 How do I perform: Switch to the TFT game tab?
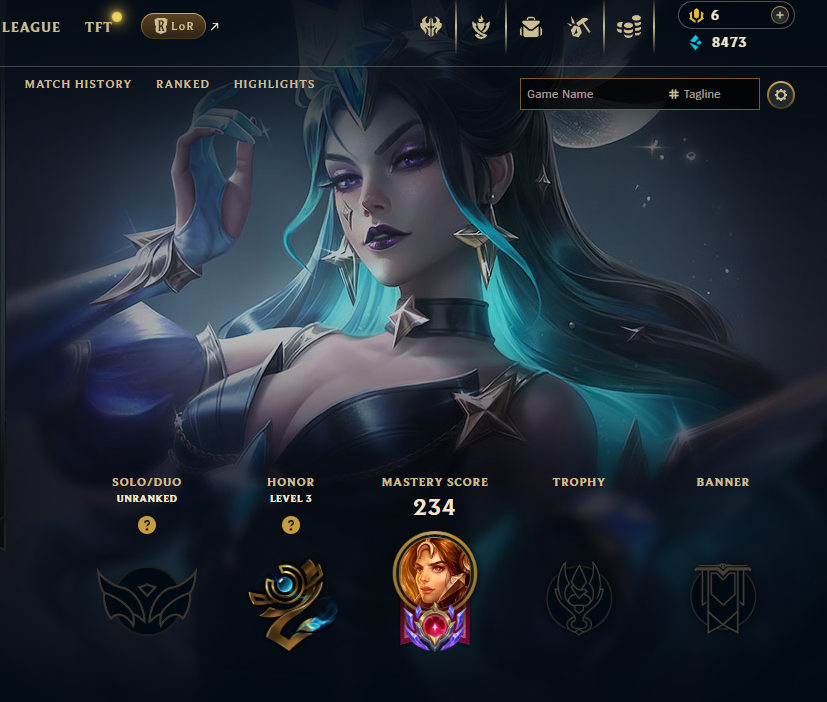click(x=99, y=27)
